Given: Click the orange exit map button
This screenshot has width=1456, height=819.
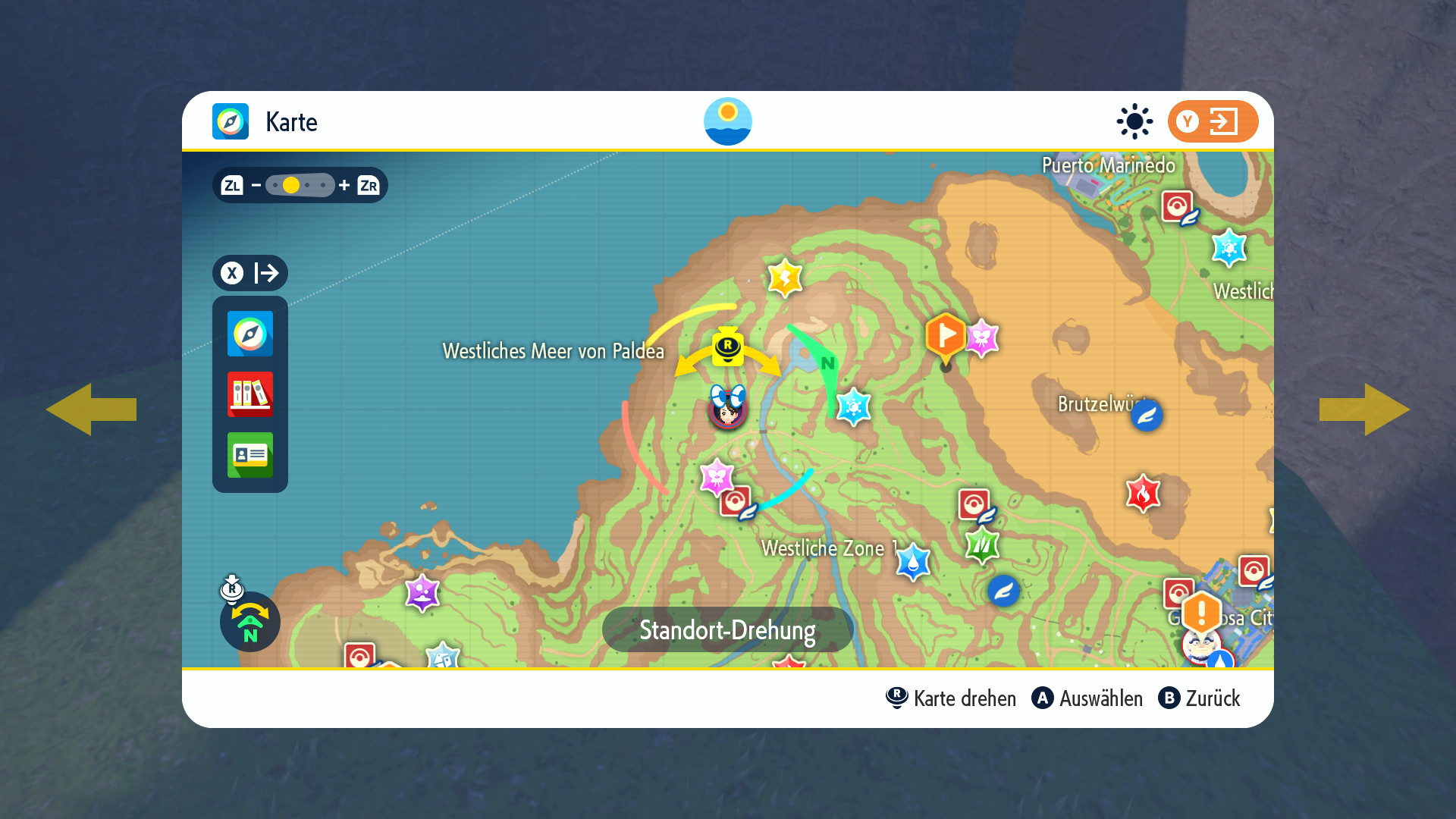Looking at the screenshot, I should [1213, 121].
